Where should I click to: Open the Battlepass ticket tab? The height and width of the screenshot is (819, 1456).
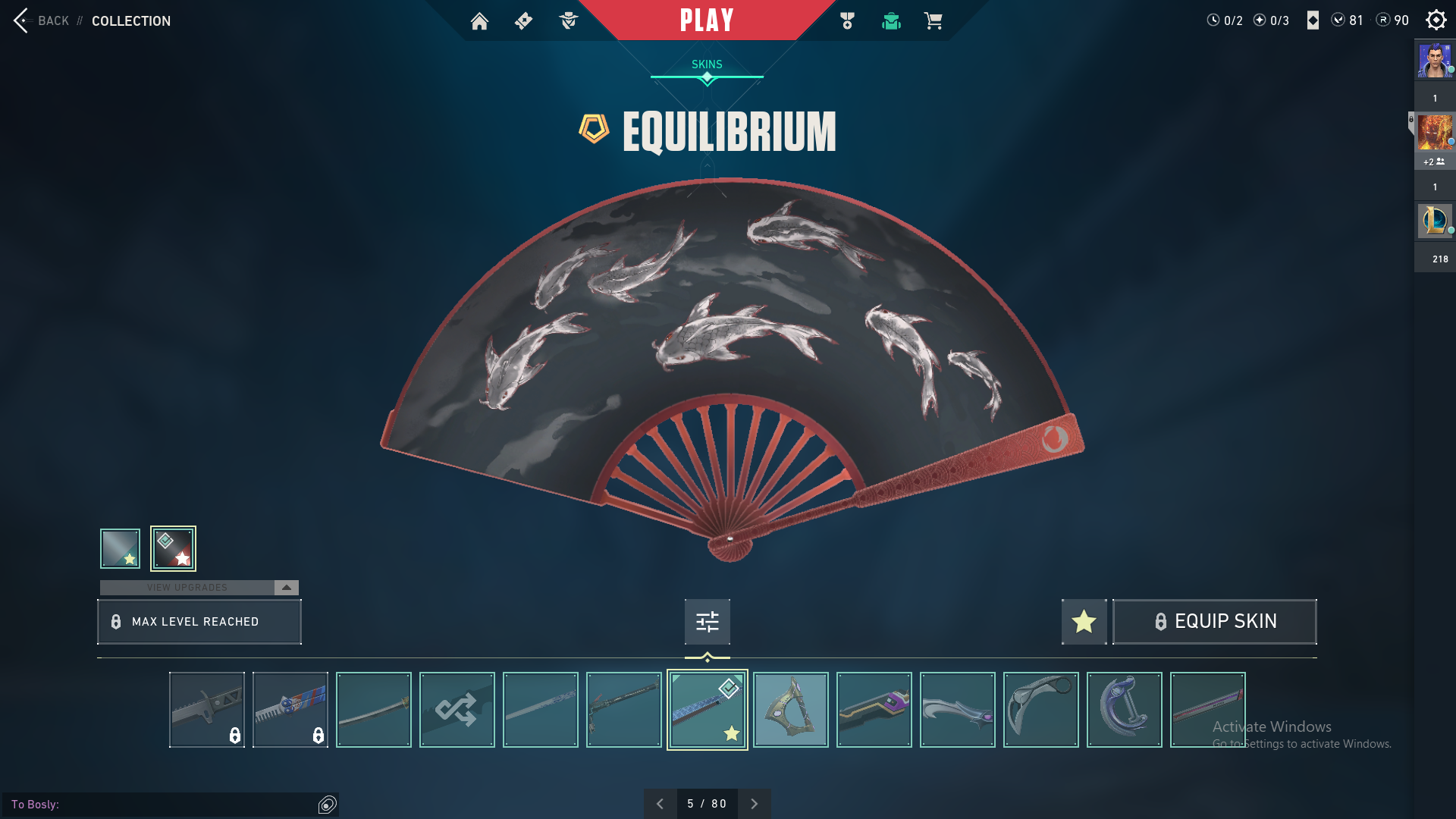[x=523, y=21]
